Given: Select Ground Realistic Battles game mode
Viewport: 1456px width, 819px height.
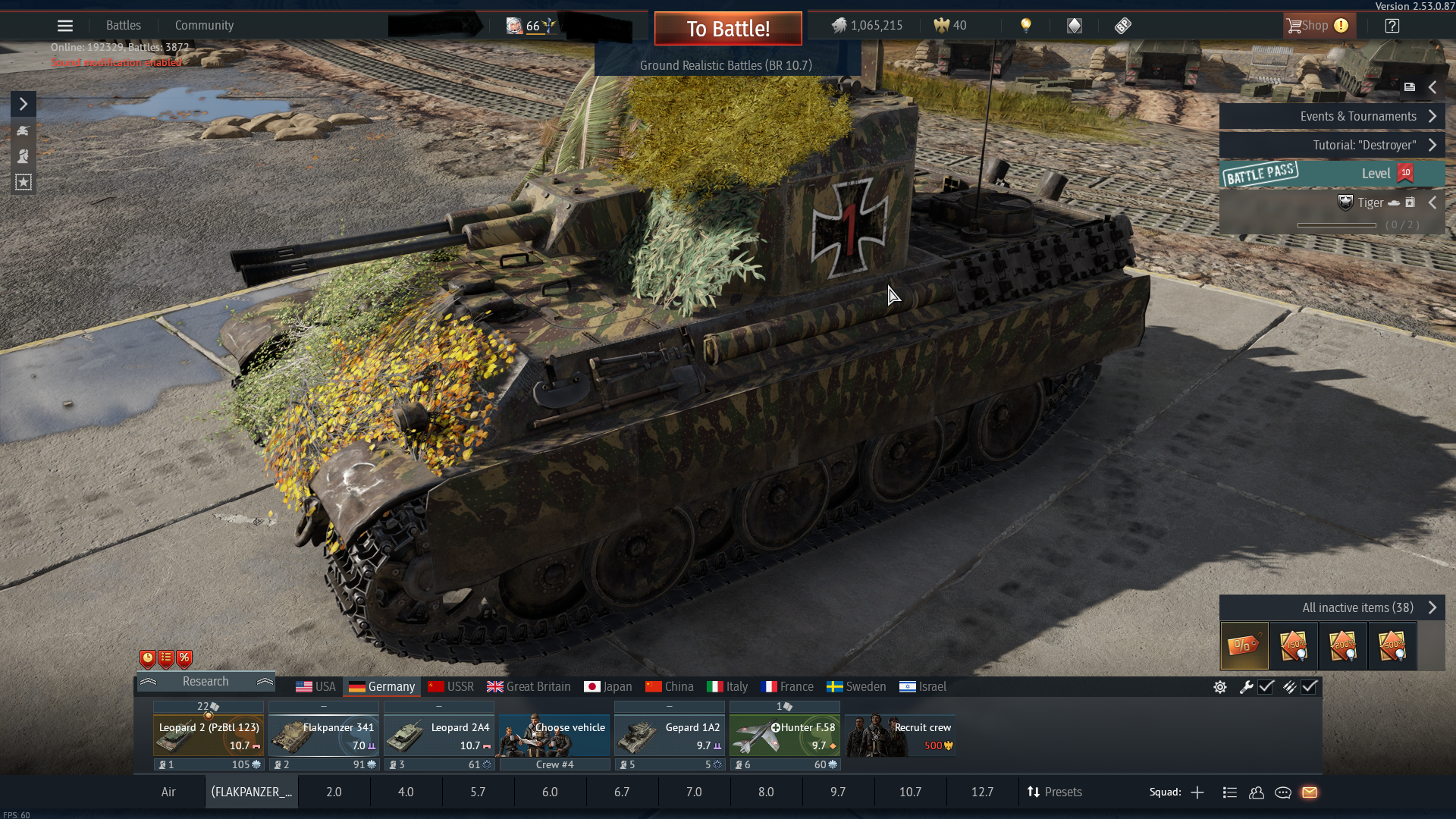Looking at the screenshot, I should (x=726, y=65).
